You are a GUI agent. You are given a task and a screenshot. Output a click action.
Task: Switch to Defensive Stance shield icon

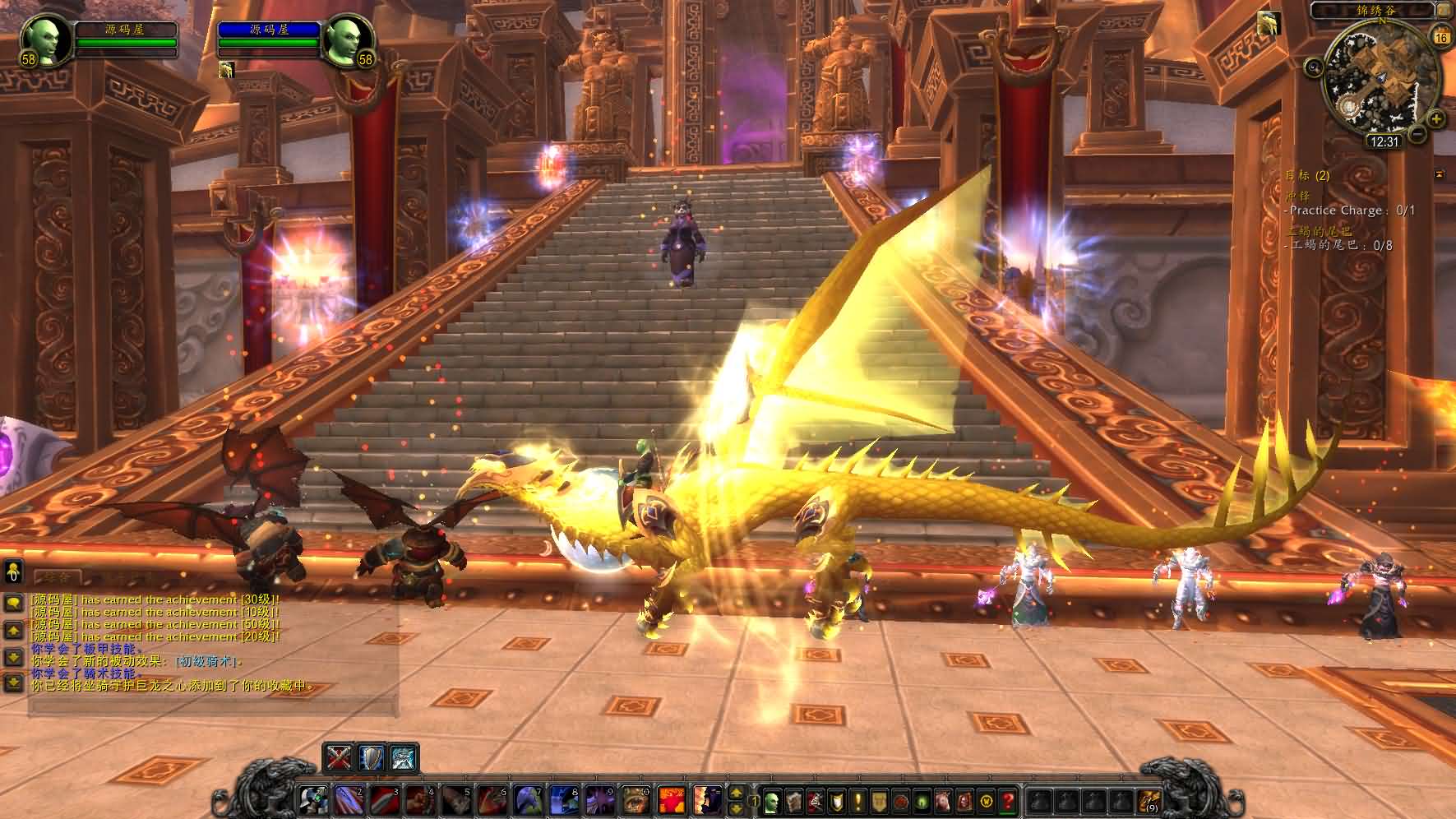click(371, 757)
